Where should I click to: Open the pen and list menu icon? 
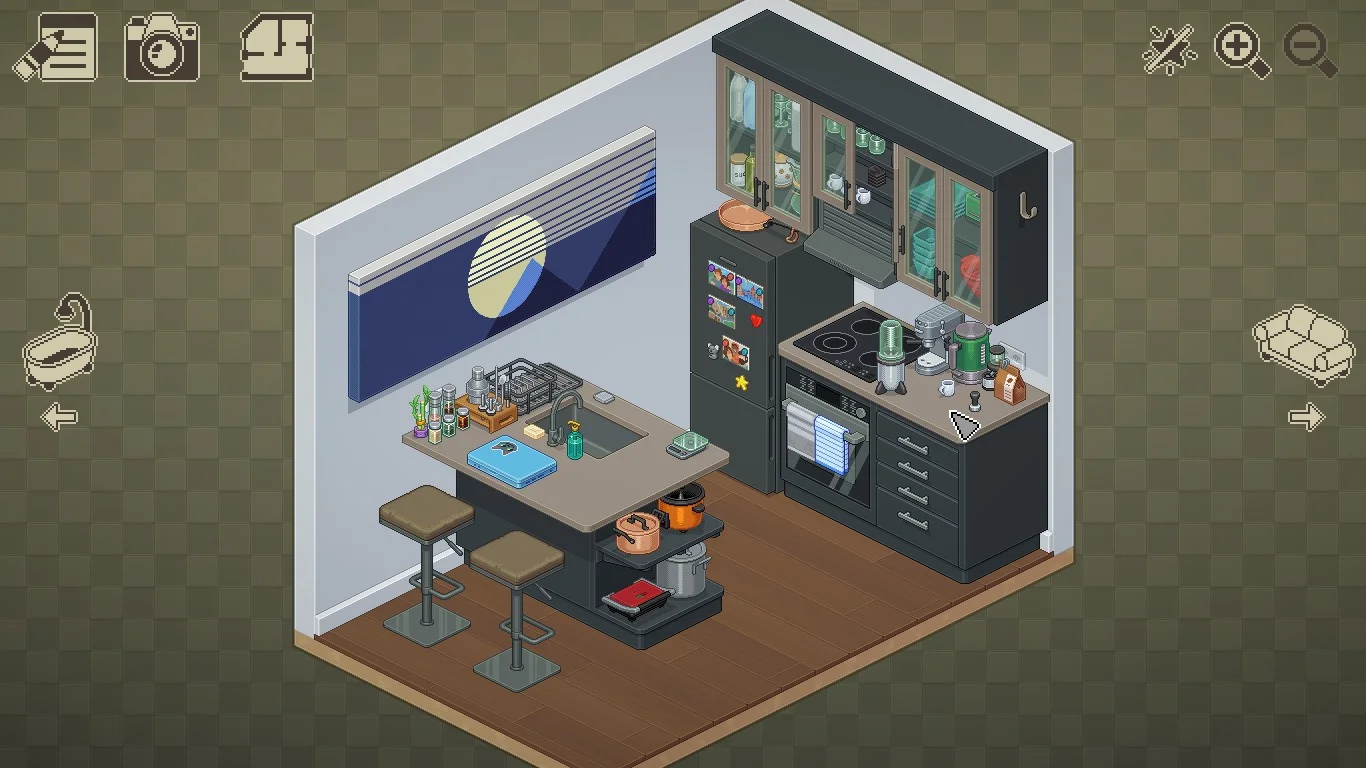56,47
